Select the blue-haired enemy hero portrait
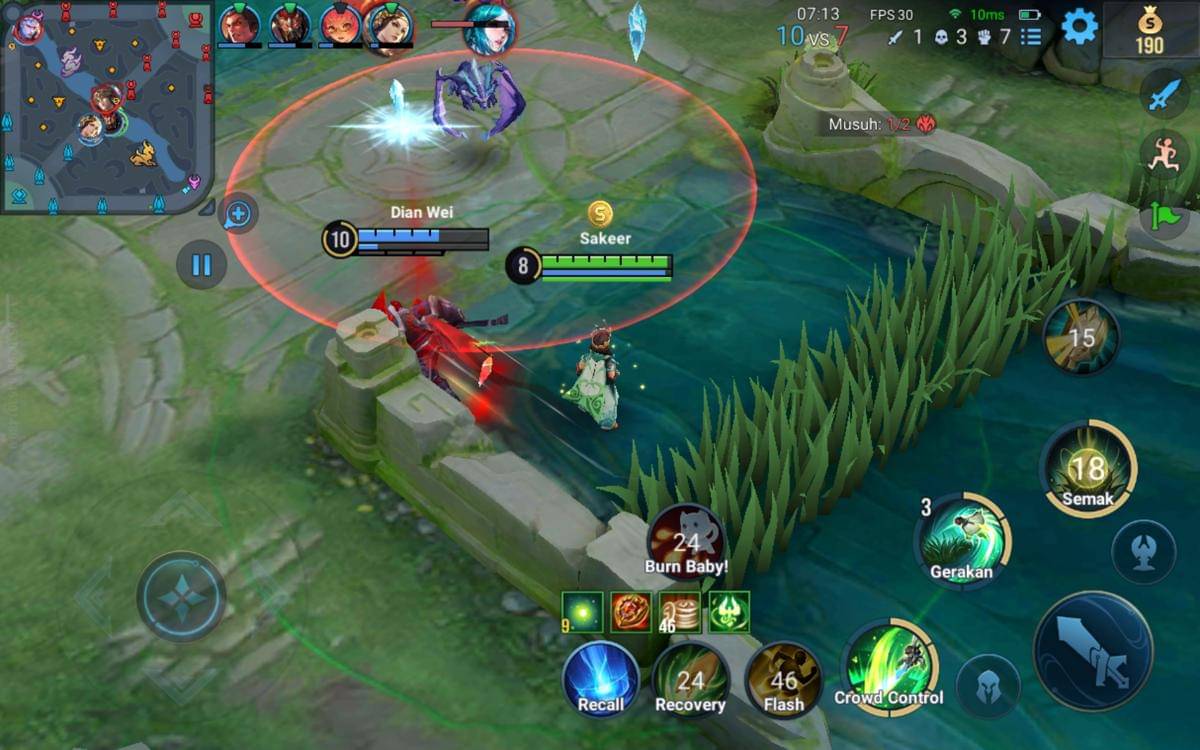The width and height of the screenshot is (1200, 750). click(x=489, y=27)
